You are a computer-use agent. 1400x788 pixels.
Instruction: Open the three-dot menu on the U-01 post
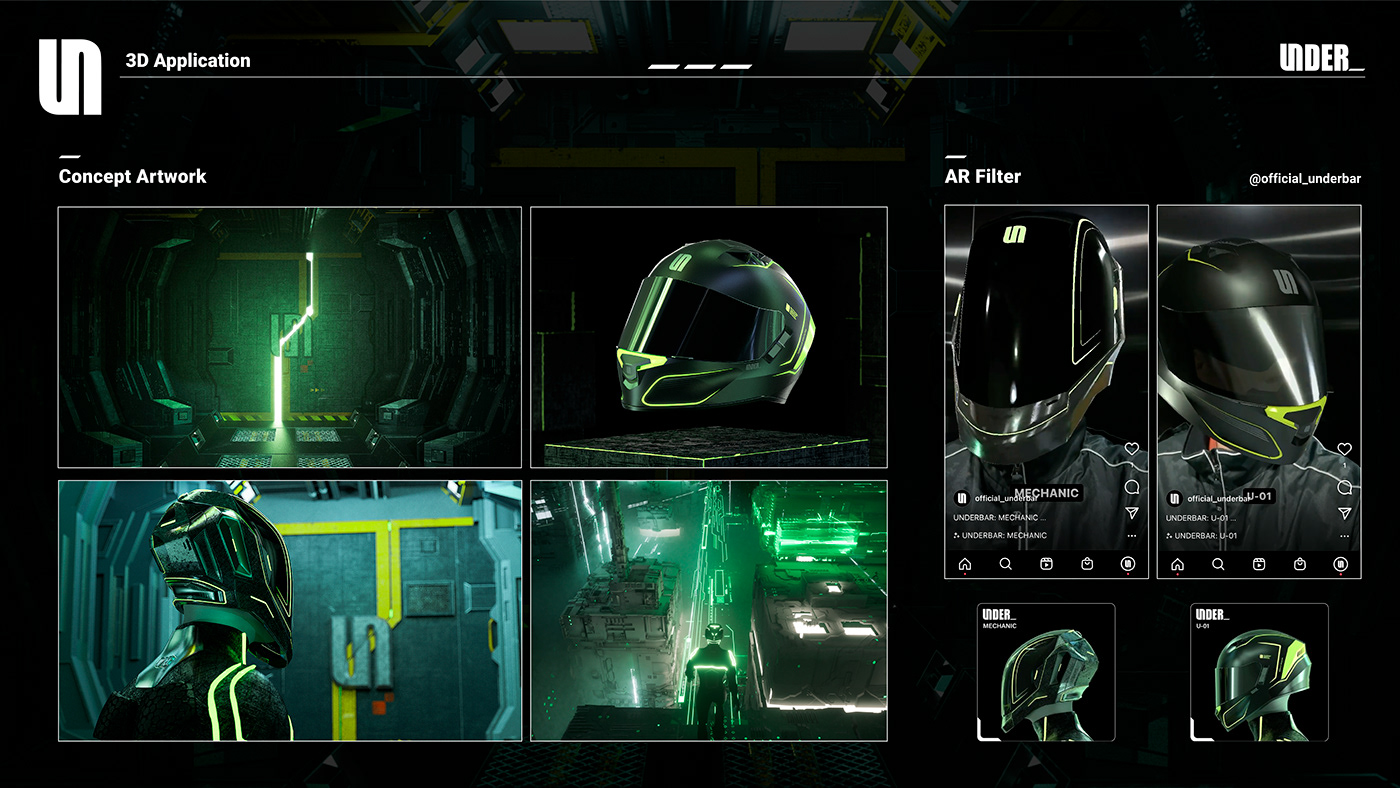tap(1345, 536)
